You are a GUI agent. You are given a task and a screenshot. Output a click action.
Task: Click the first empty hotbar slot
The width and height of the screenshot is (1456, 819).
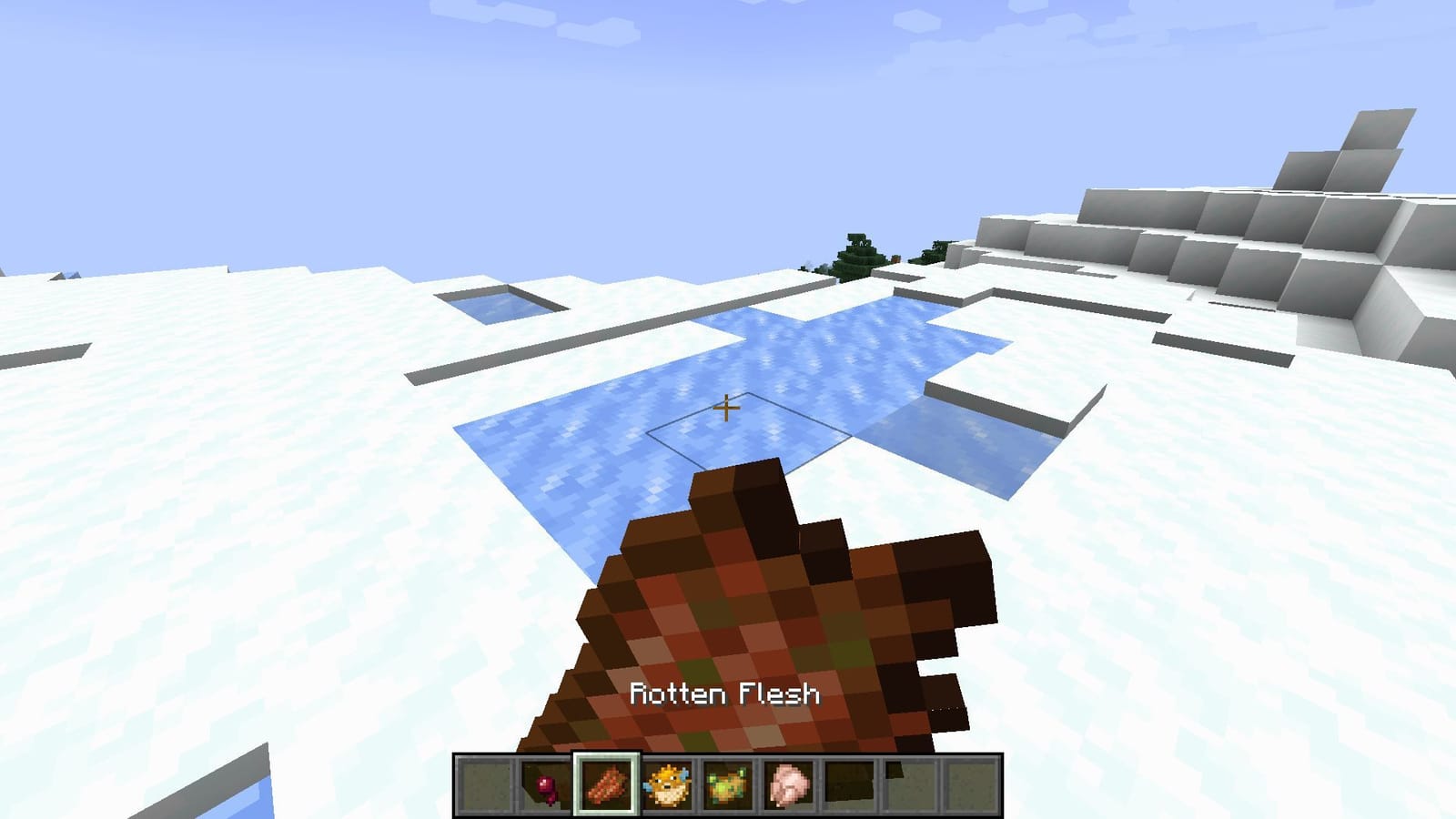coord(485,784)
